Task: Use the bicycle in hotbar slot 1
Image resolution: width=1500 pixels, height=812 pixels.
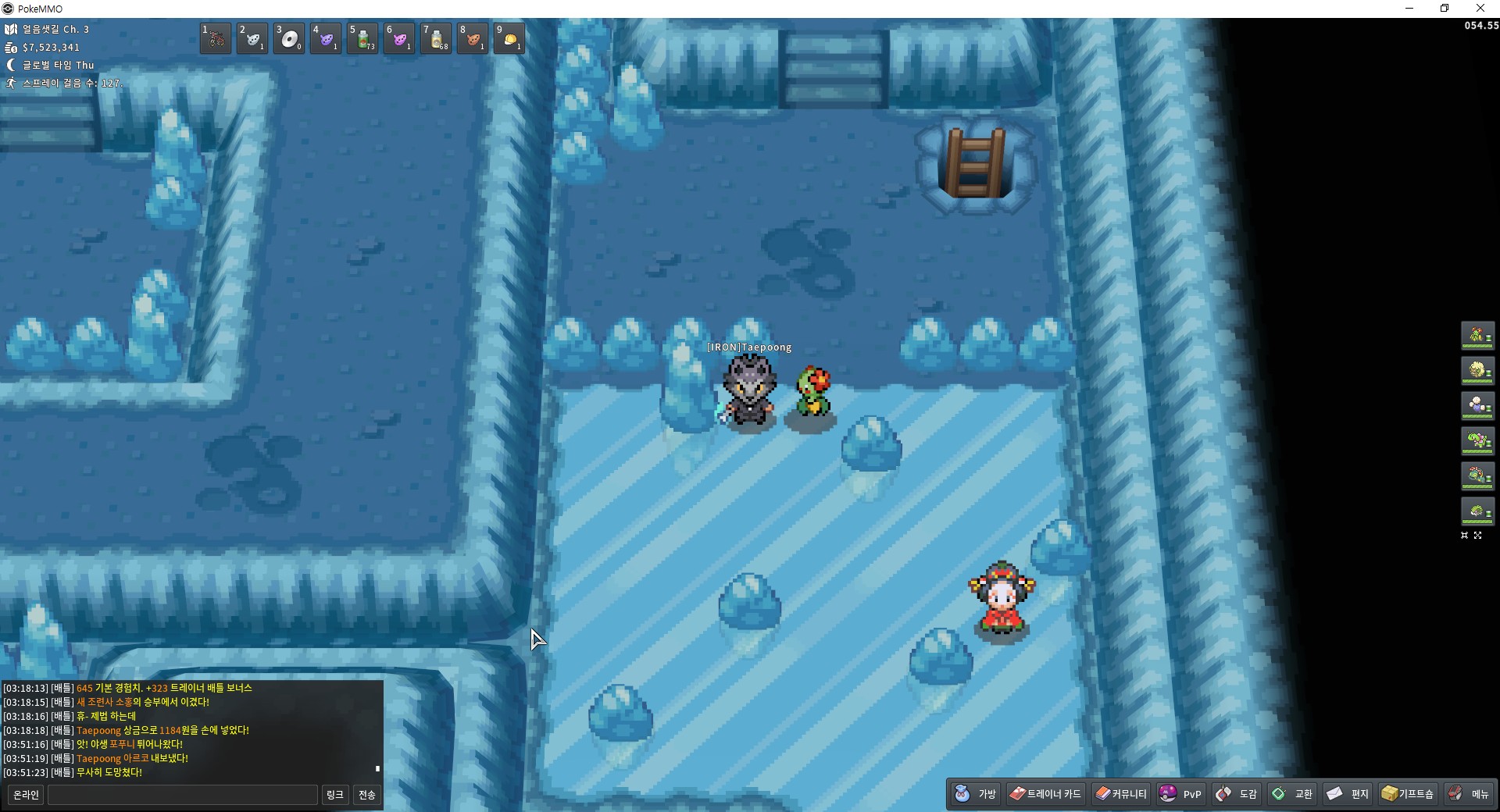Action: coord(216,38)
